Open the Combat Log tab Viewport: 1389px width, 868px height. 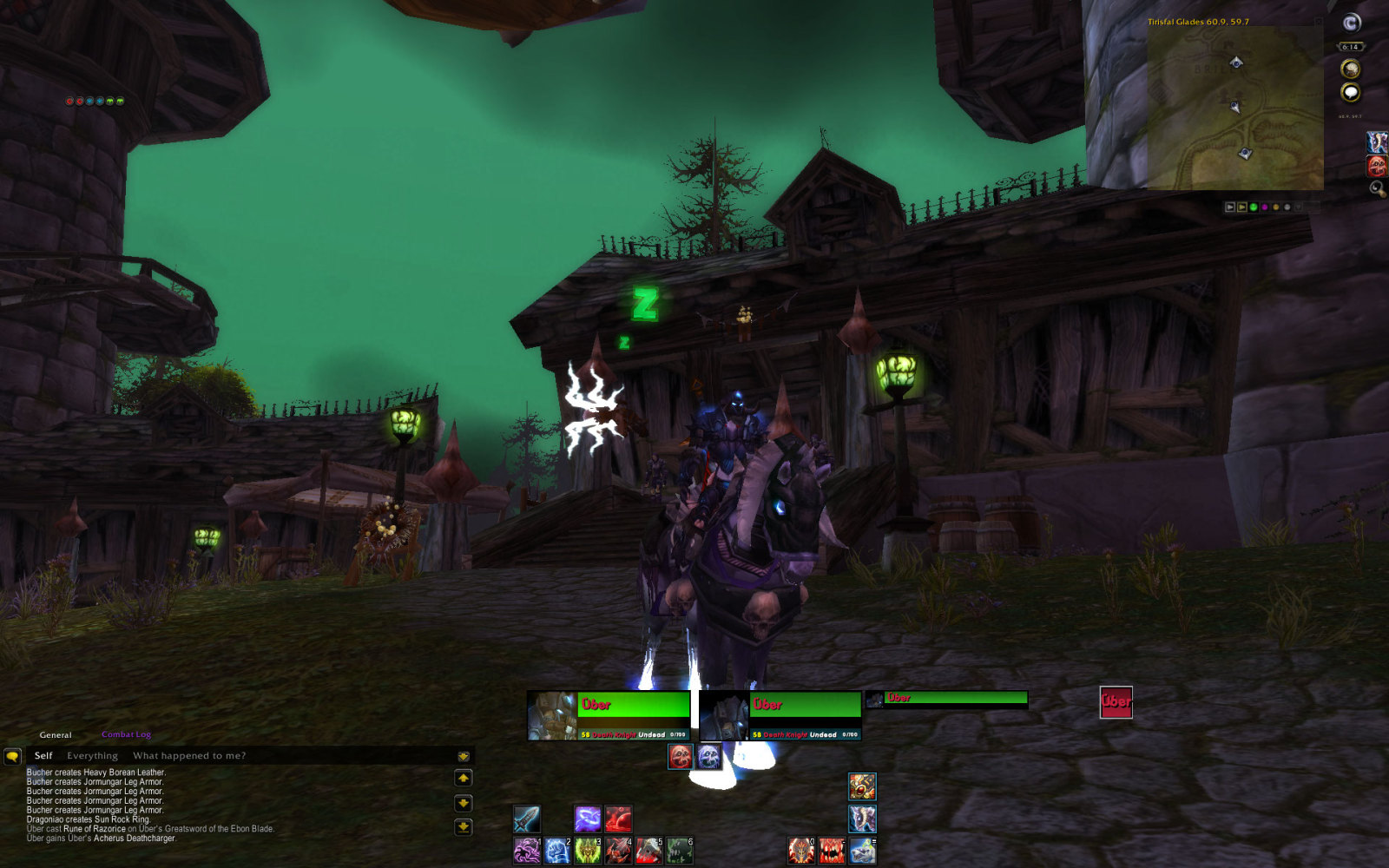point(126,734)
